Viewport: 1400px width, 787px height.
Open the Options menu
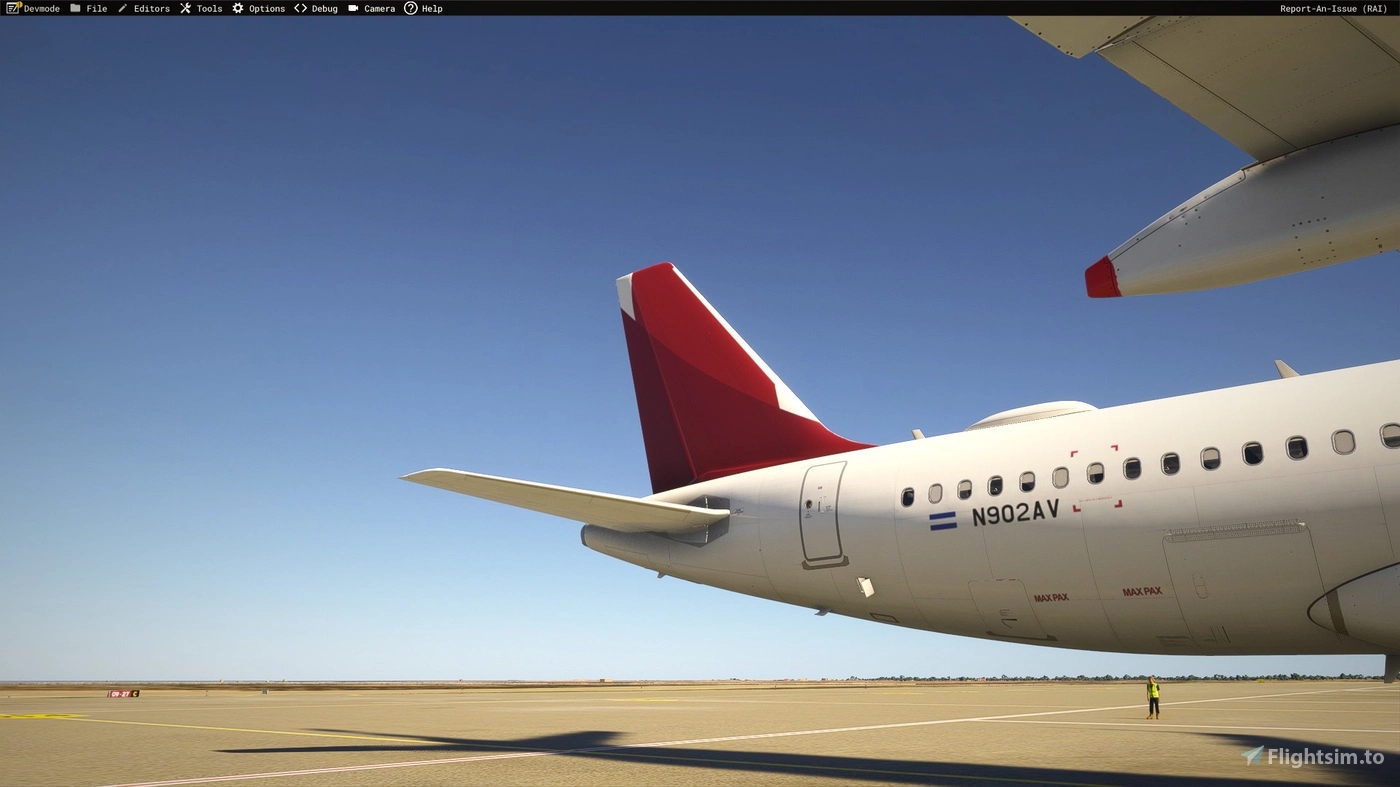click(x=265, y=8)
